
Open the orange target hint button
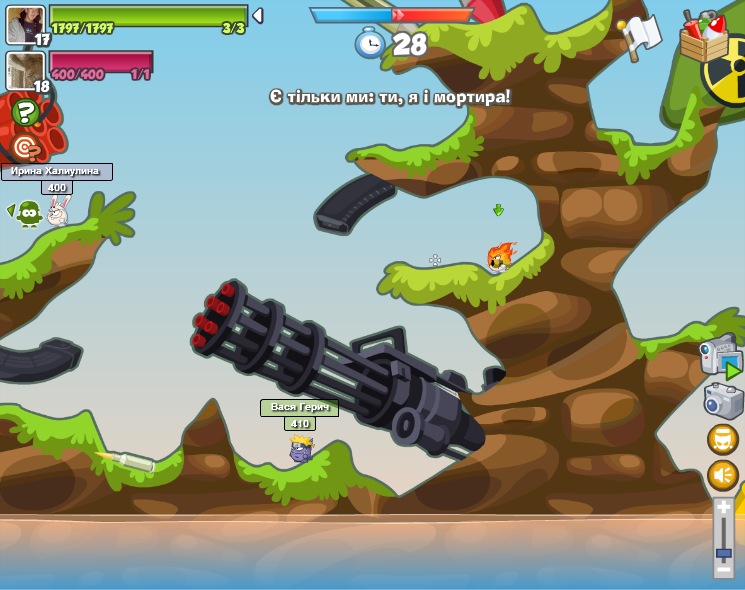pyautogui.click(x=26, y=148)
